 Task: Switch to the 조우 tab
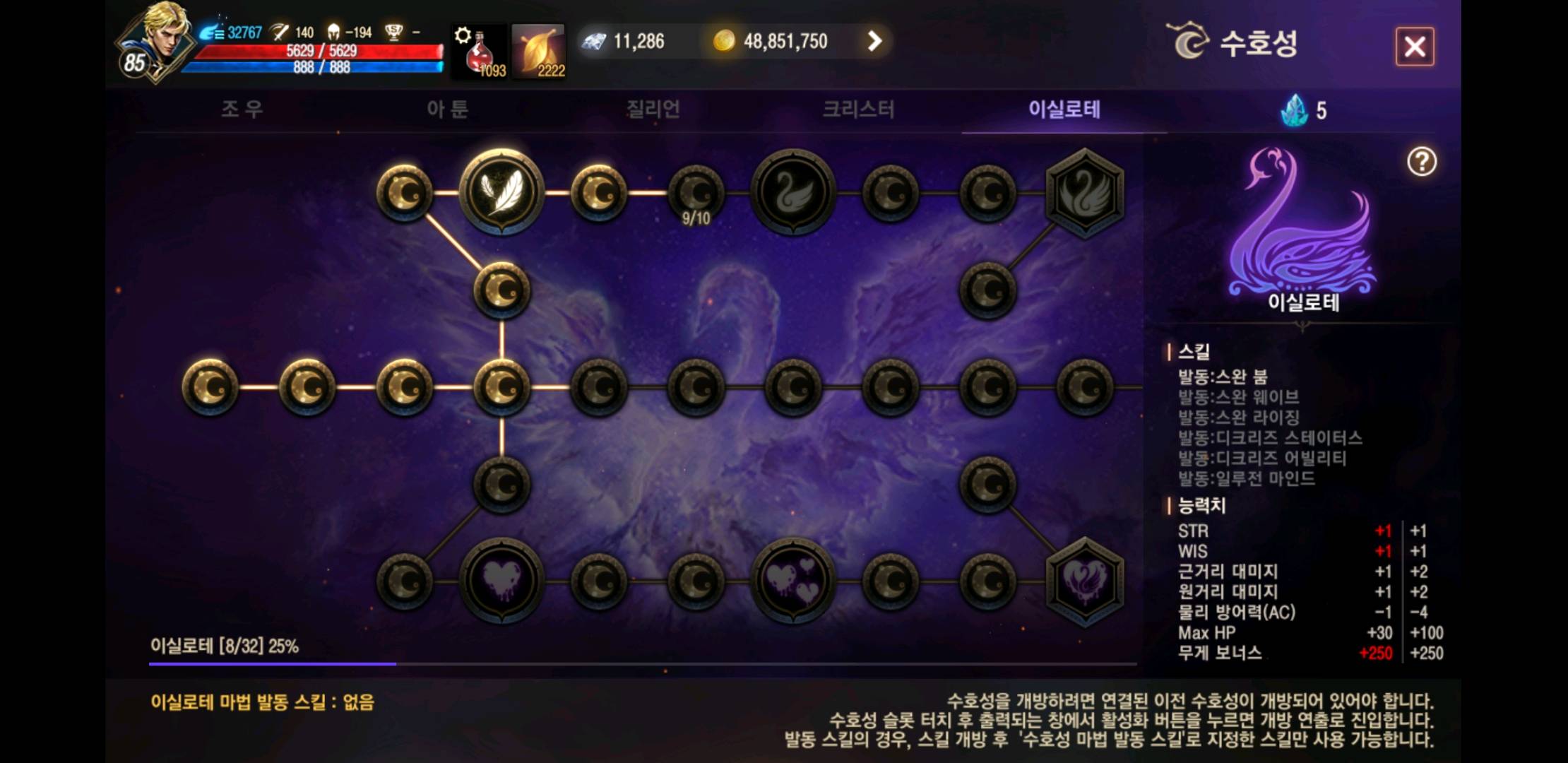coord(242,110)
